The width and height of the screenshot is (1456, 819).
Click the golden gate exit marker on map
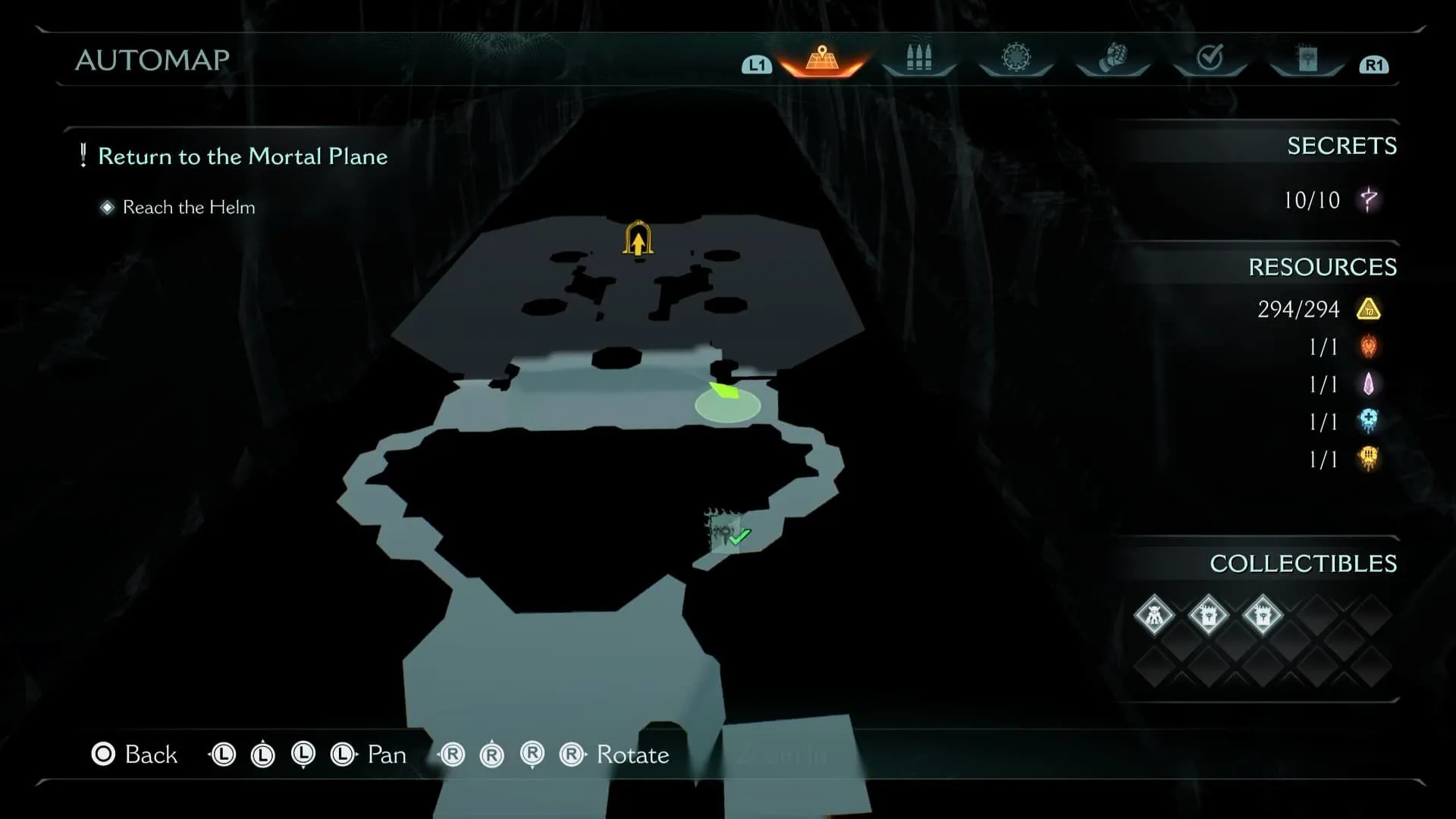point(638,239)
